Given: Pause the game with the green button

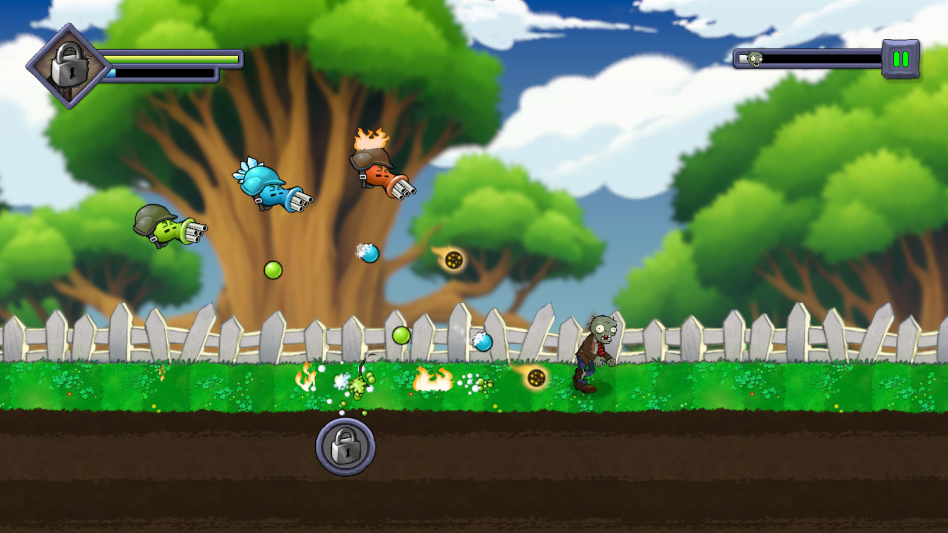Looking at the screenshot, I should (x=900, y=59).
